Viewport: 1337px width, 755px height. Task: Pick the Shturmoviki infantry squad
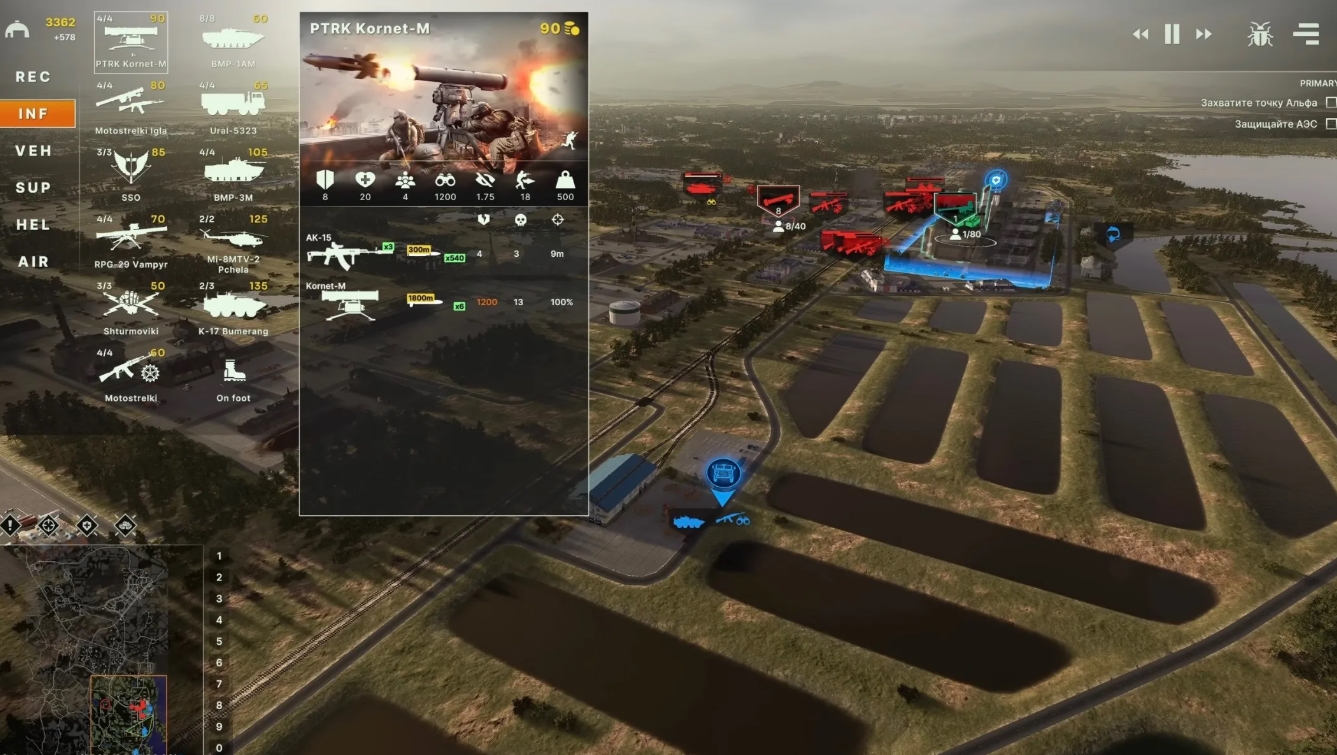click(x=131, y=305)
